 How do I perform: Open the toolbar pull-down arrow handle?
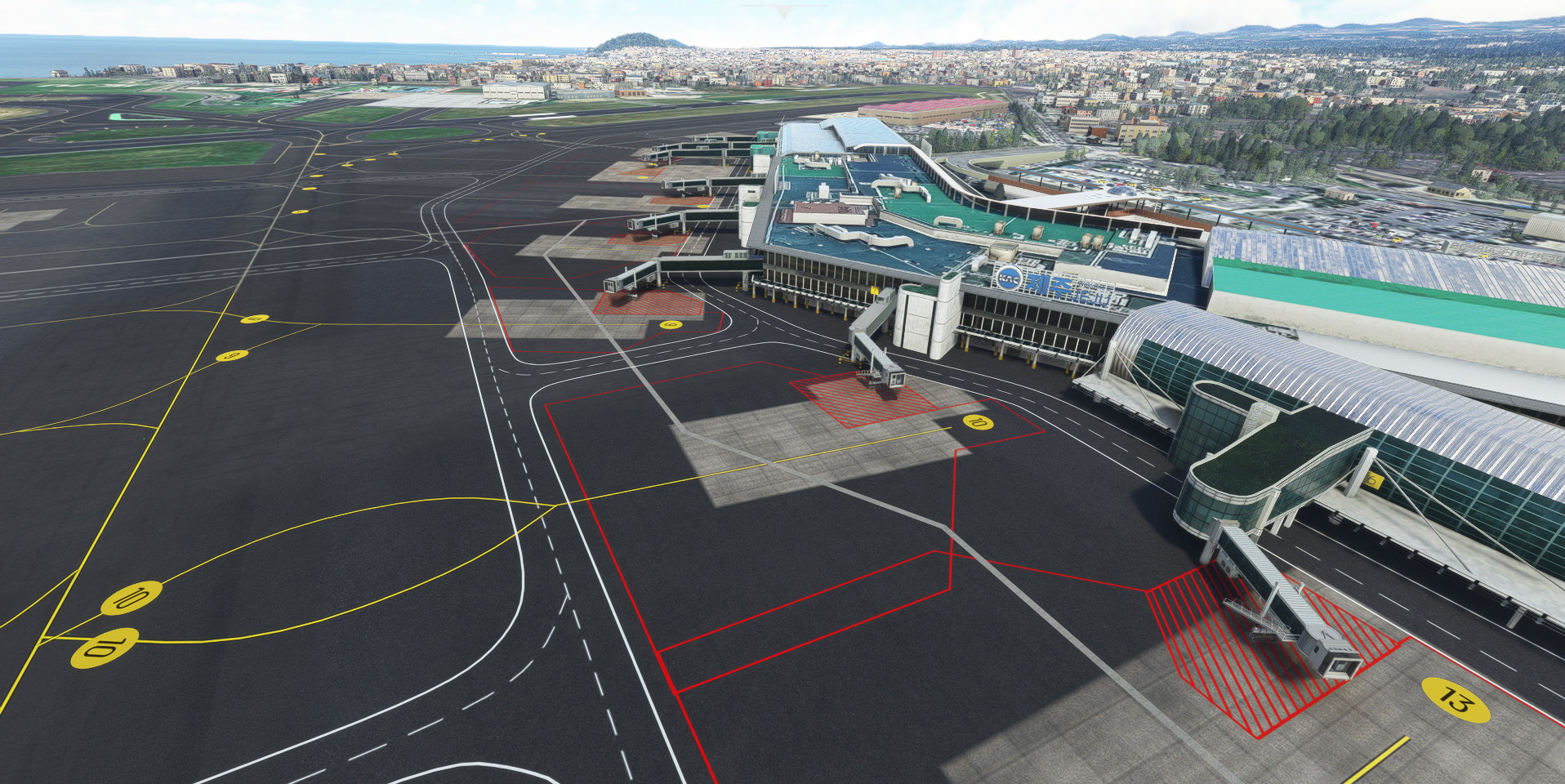(783, 11)
